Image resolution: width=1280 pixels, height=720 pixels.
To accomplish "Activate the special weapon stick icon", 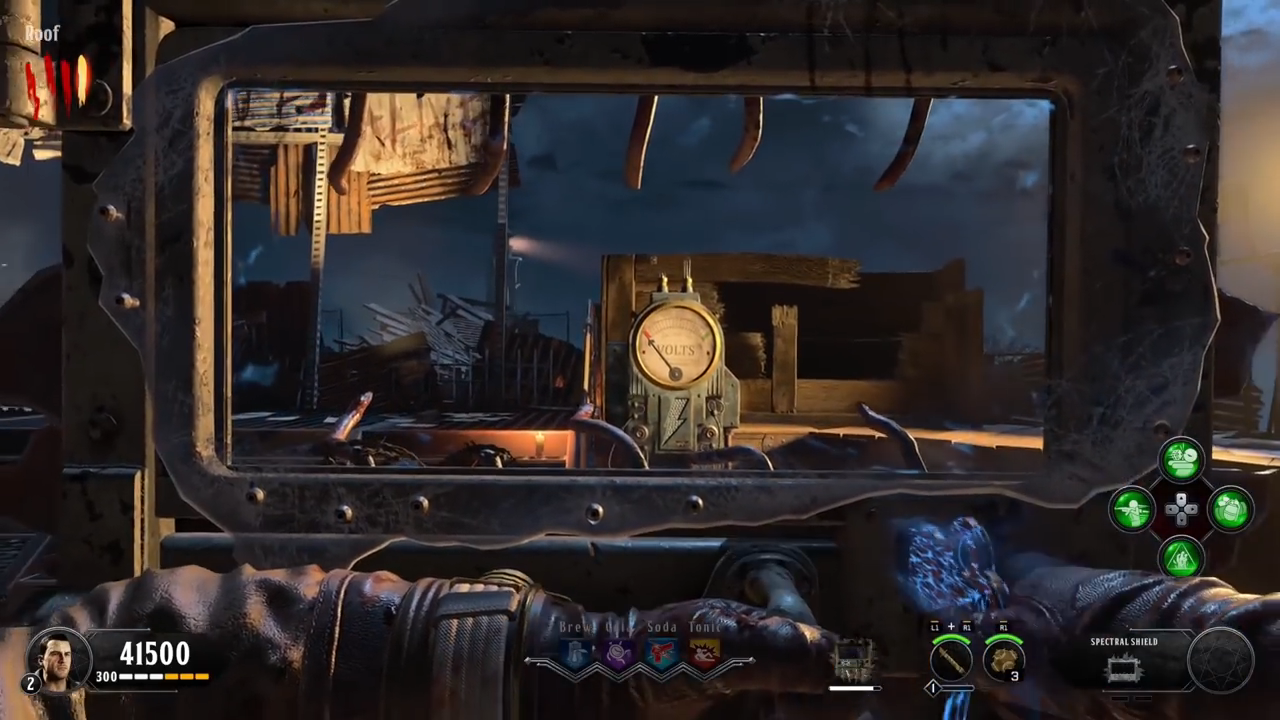I will point(951,661).
